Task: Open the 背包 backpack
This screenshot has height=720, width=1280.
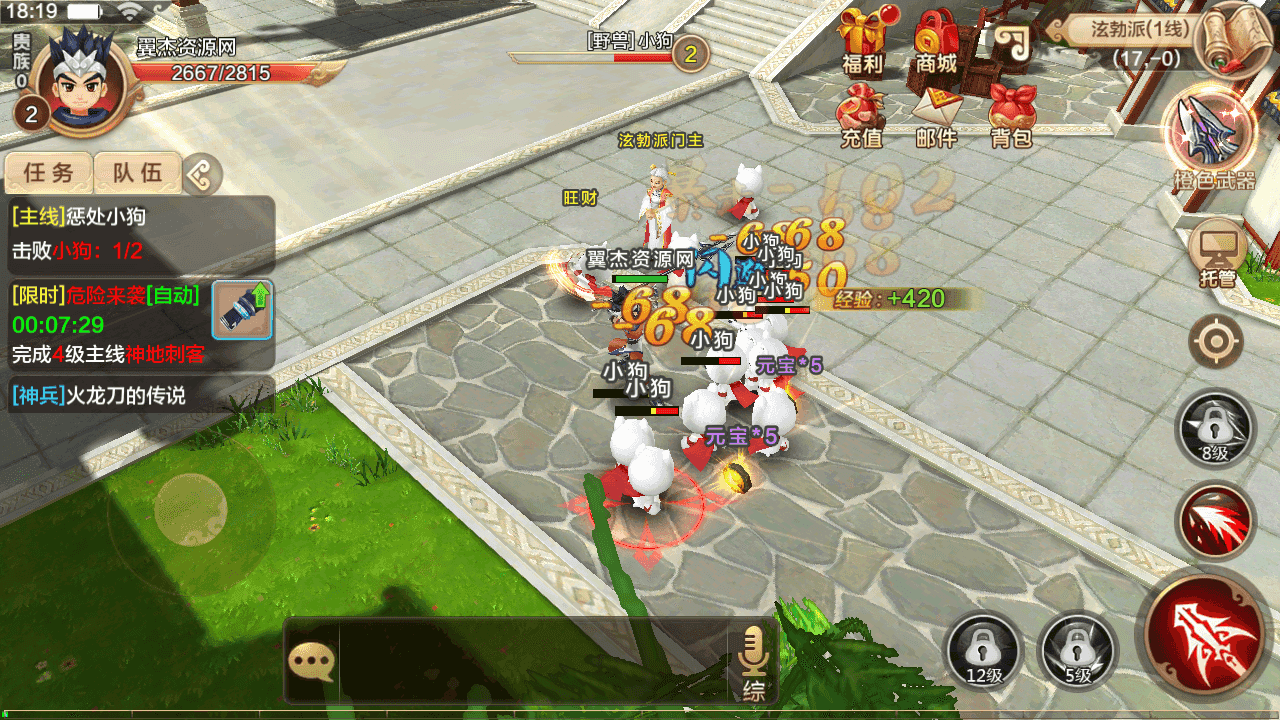Action: click(x=1011, y=115)
